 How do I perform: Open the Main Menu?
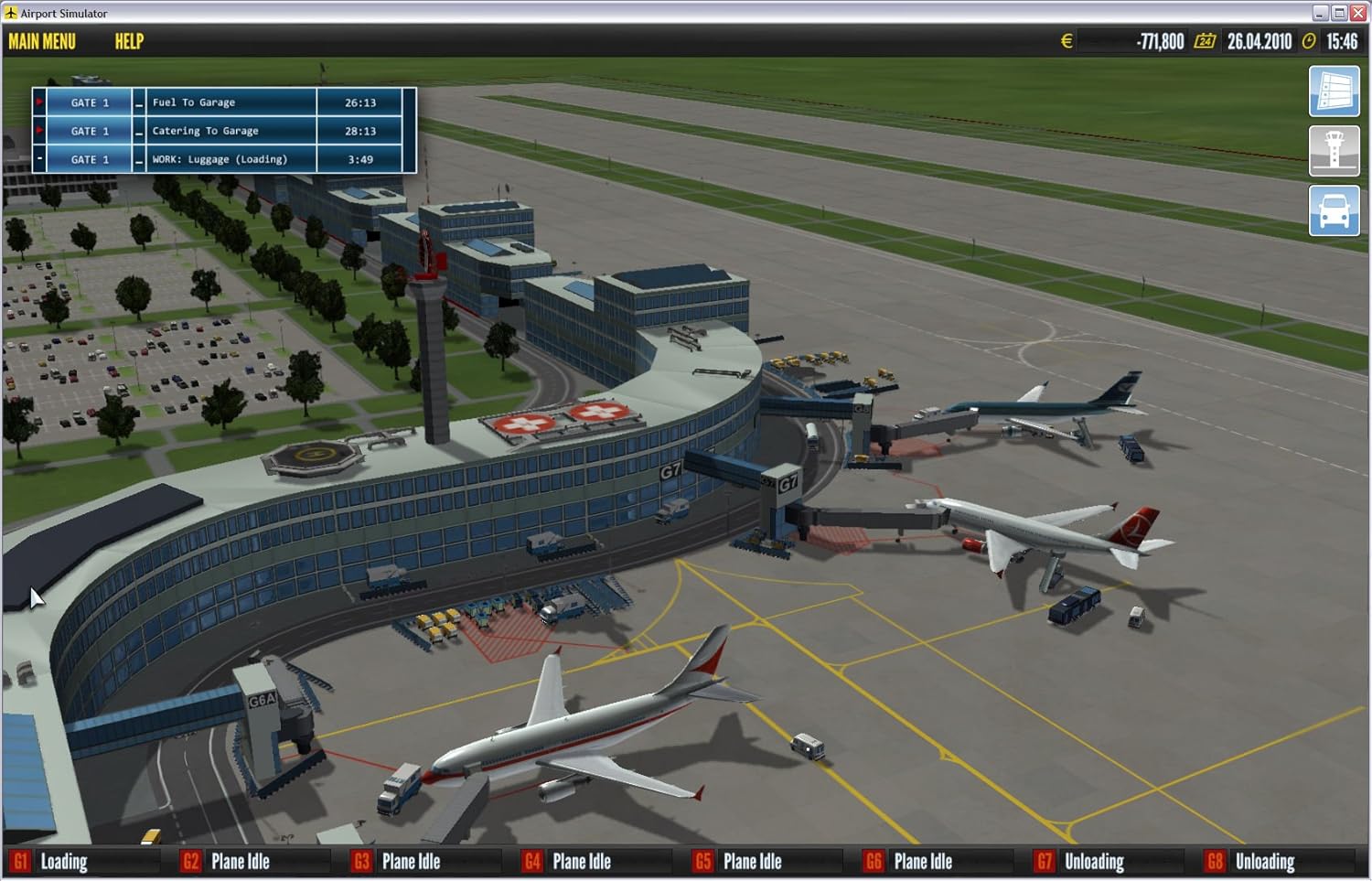(x=42, y=41)
